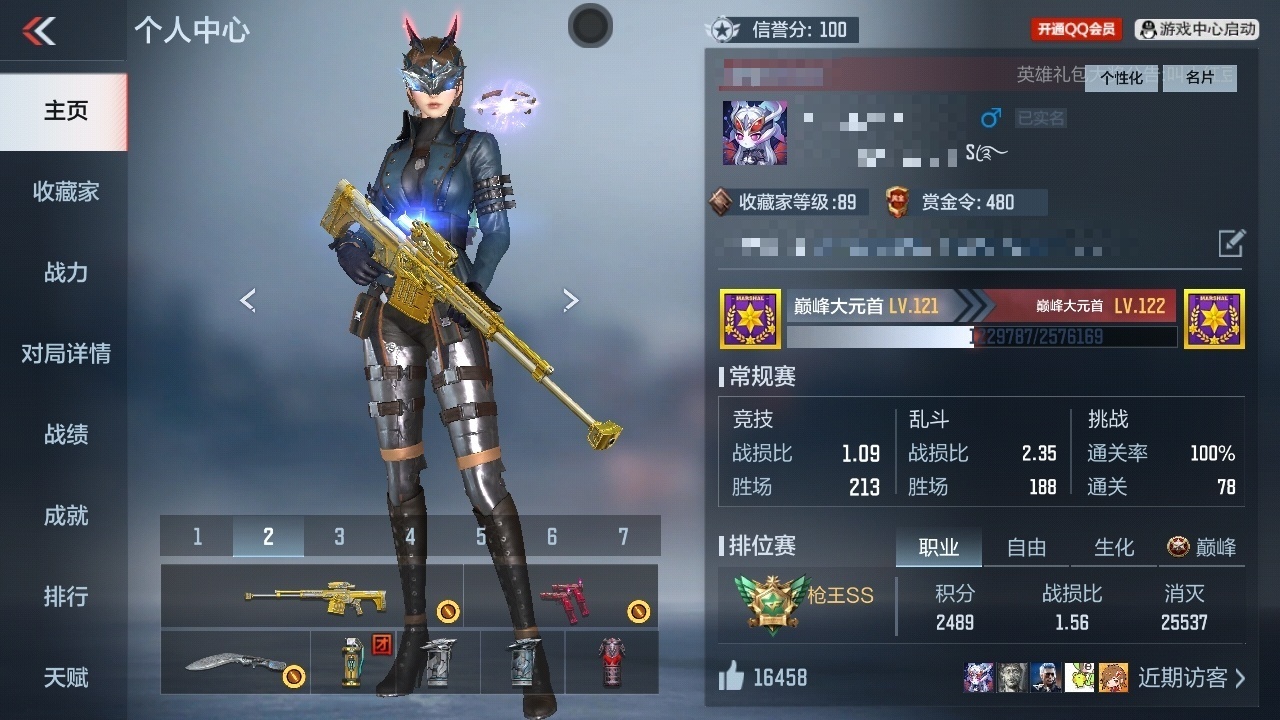The width and height of the screenshot is (1280, 720).
Task: Select the red pistol weapon slot
Action: coord(562,596)
